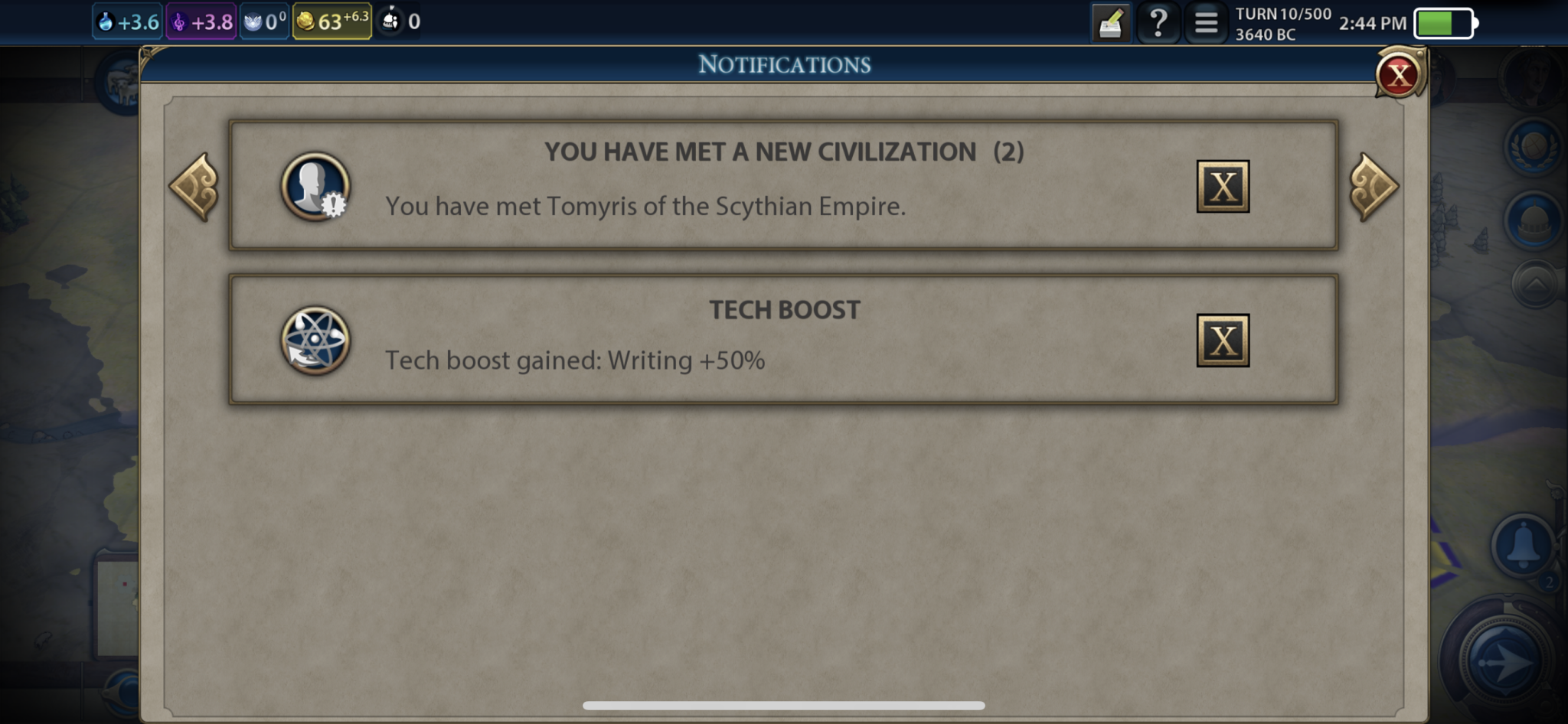
Task: Open the hamburger game menu
Action: [1207, 22]
